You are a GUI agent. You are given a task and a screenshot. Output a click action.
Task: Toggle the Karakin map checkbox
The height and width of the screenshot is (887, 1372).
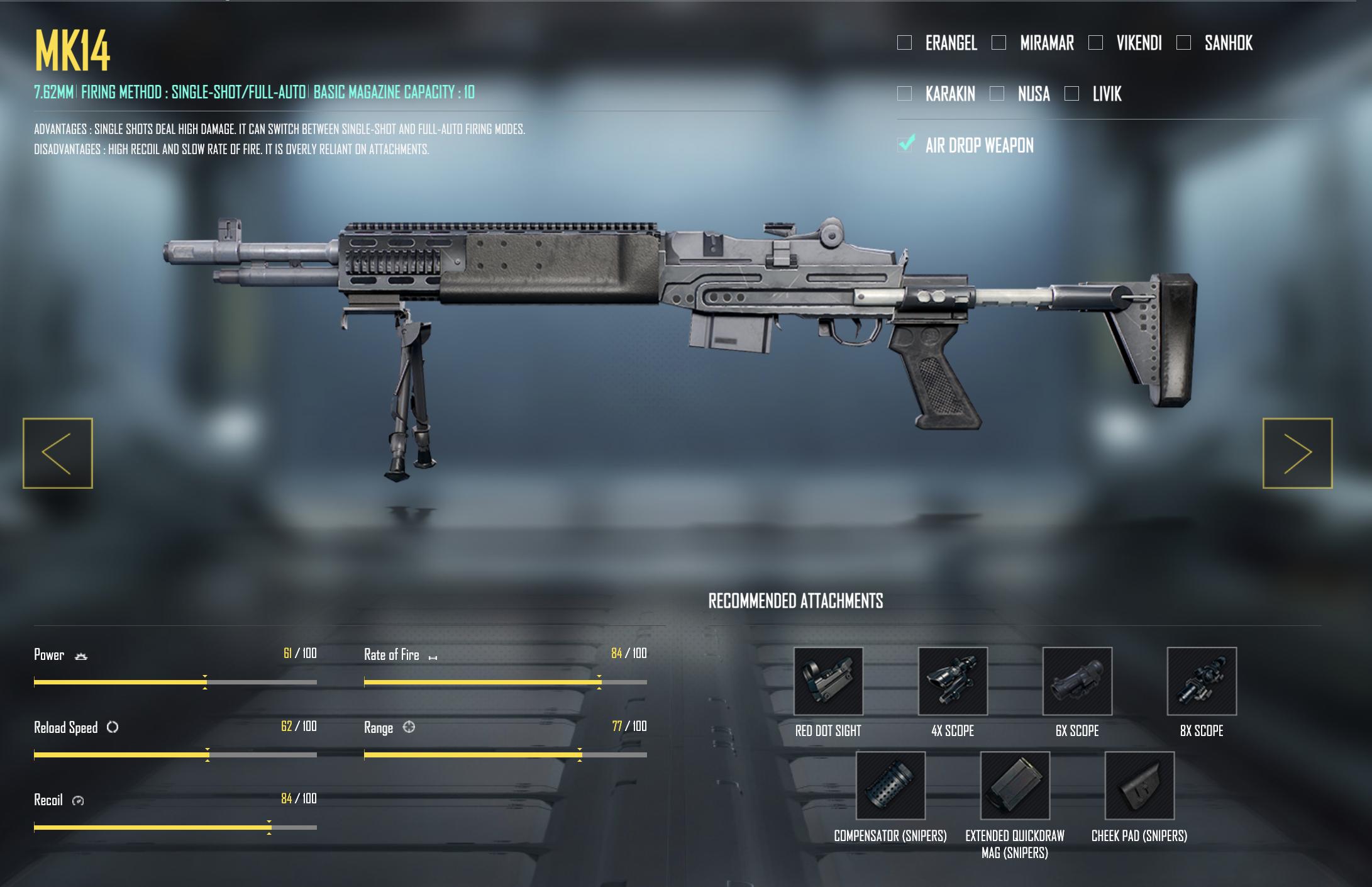(904, 94)
